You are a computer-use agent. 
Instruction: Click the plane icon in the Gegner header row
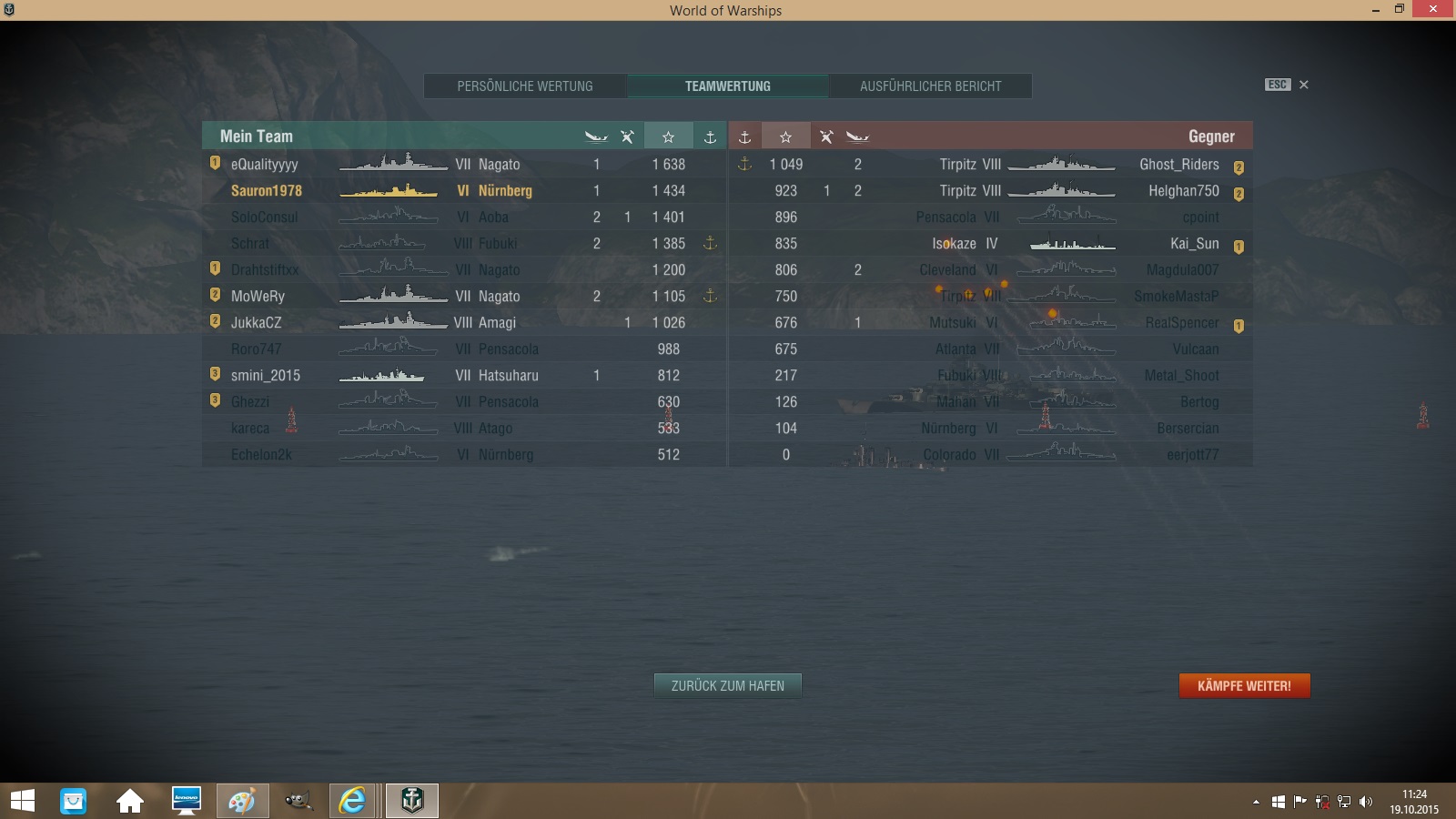point(826,136)
